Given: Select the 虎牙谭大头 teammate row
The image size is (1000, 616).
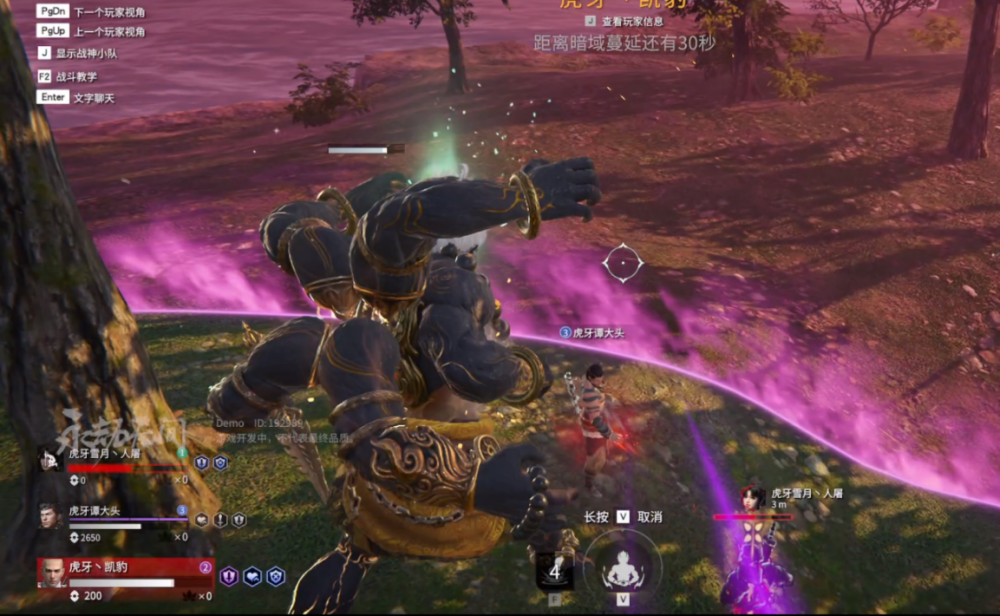Looking at the screenshot, I should coord(120,518).
